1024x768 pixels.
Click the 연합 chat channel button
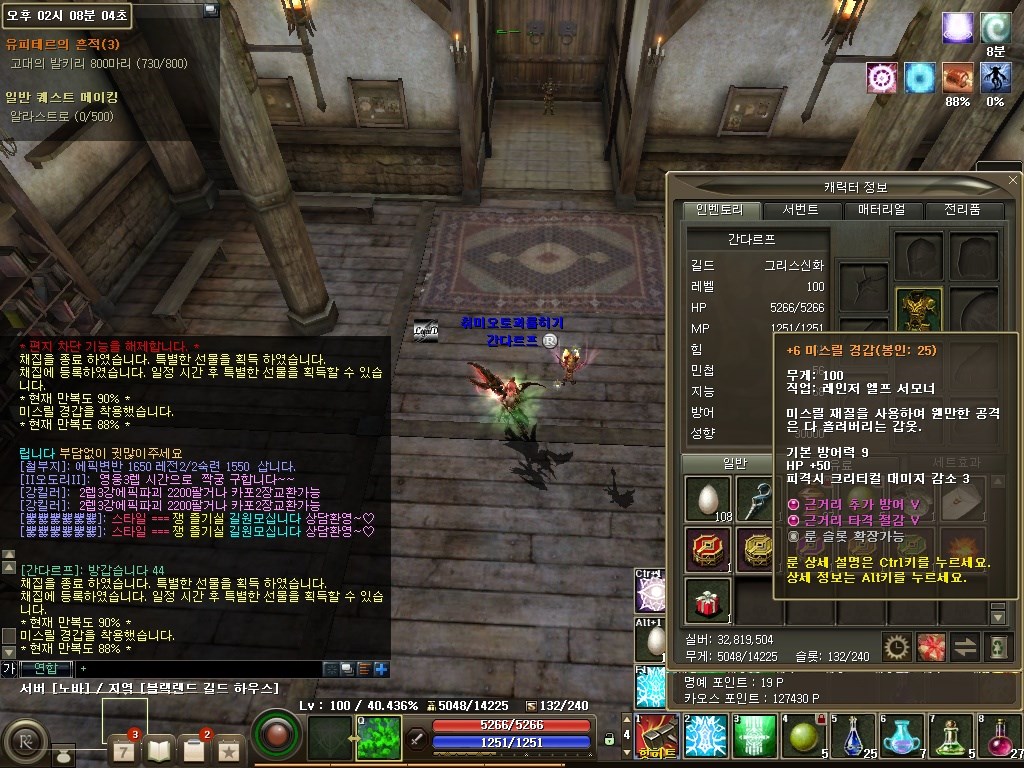(44, 668)
